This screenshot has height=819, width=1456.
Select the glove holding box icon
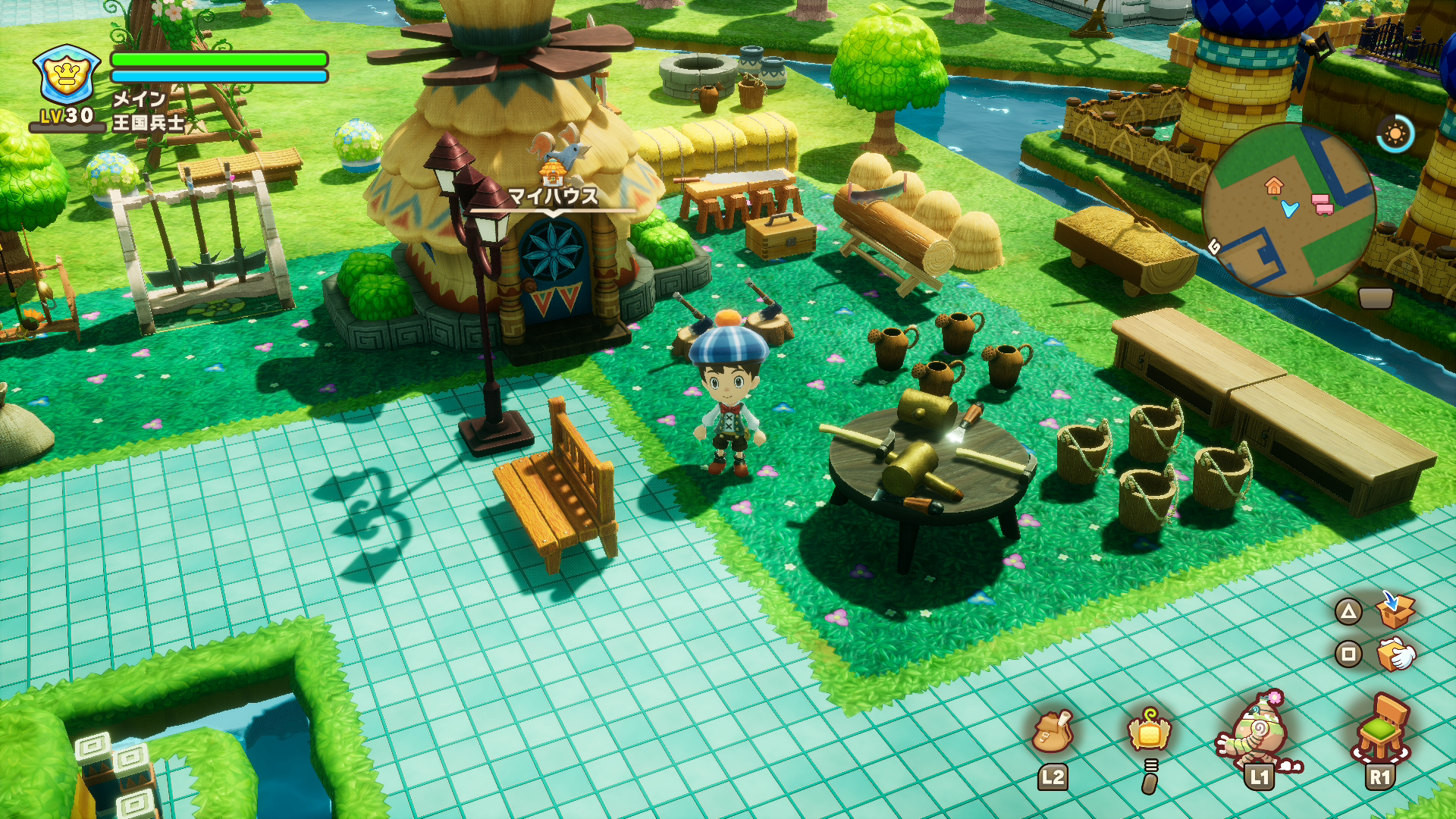click(1395, 654)
